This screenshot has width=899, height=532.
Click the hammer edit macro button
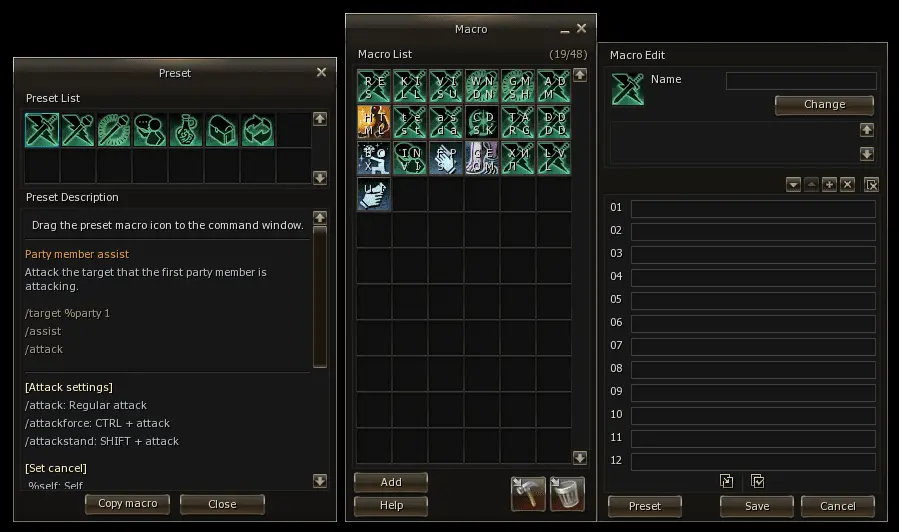coord(528,493)
